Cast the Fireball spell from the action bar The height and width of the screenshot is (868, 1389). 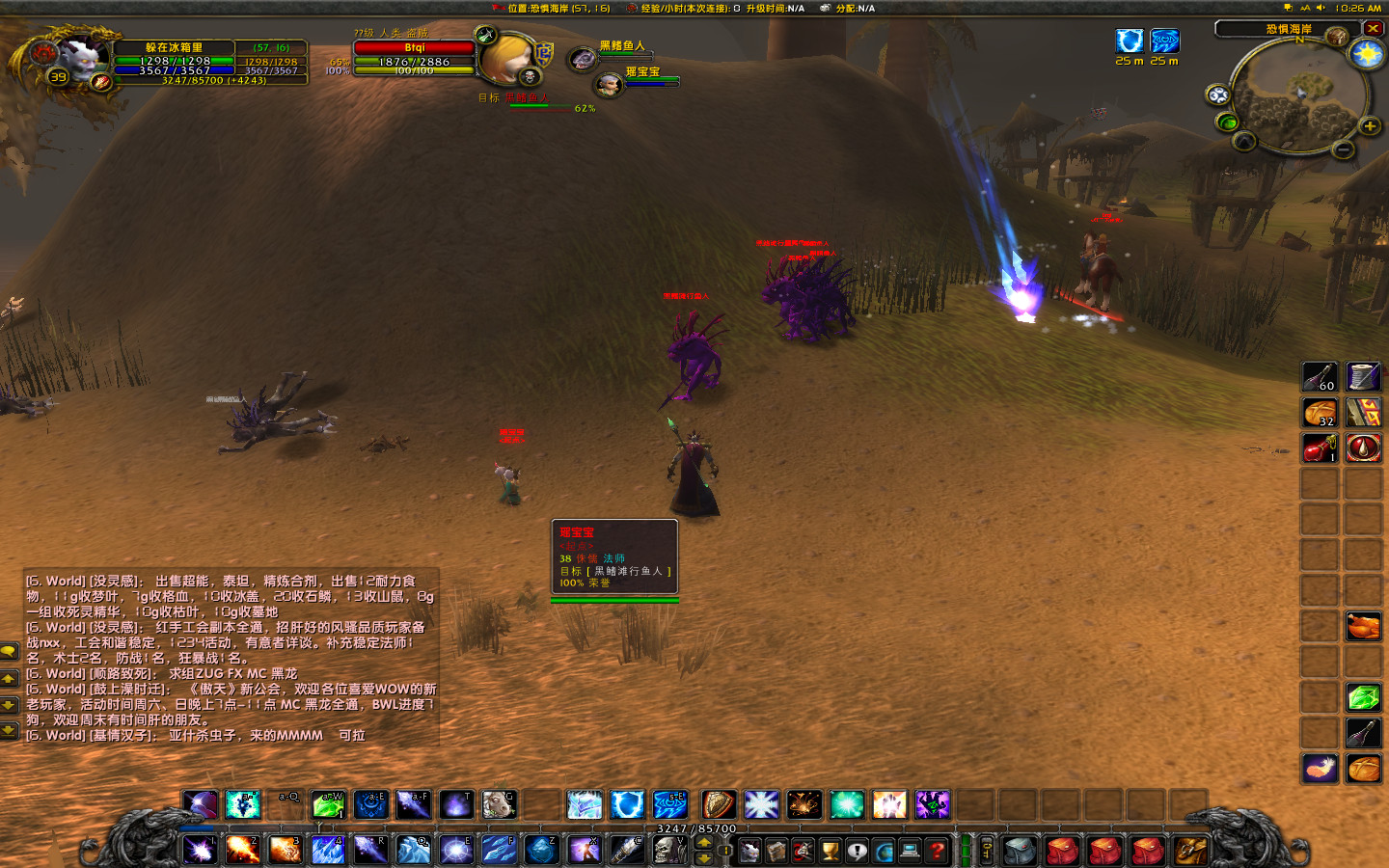[242, 852]
